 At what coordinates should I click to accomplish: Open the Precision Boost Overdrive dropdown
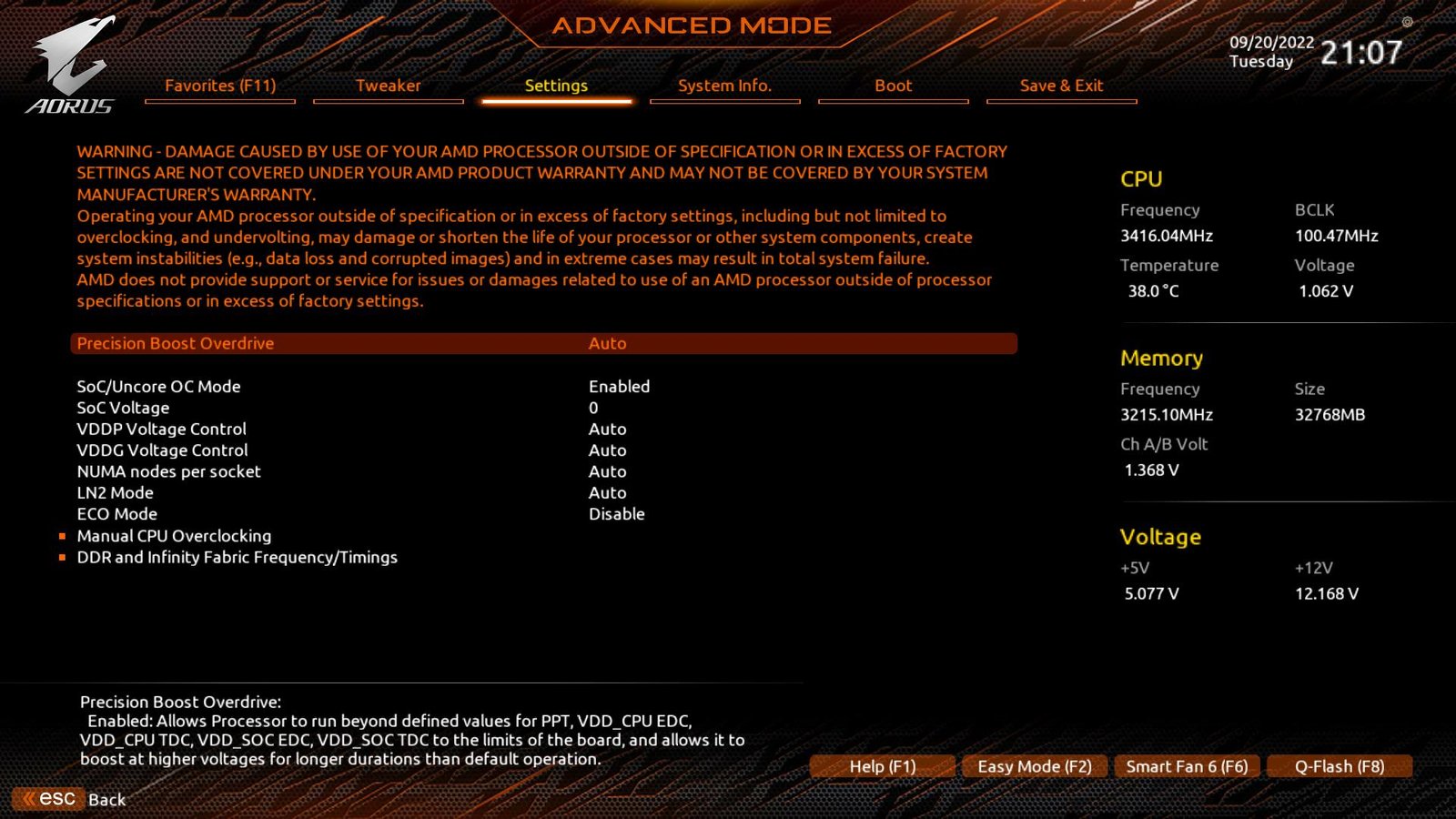pos(608,343)
